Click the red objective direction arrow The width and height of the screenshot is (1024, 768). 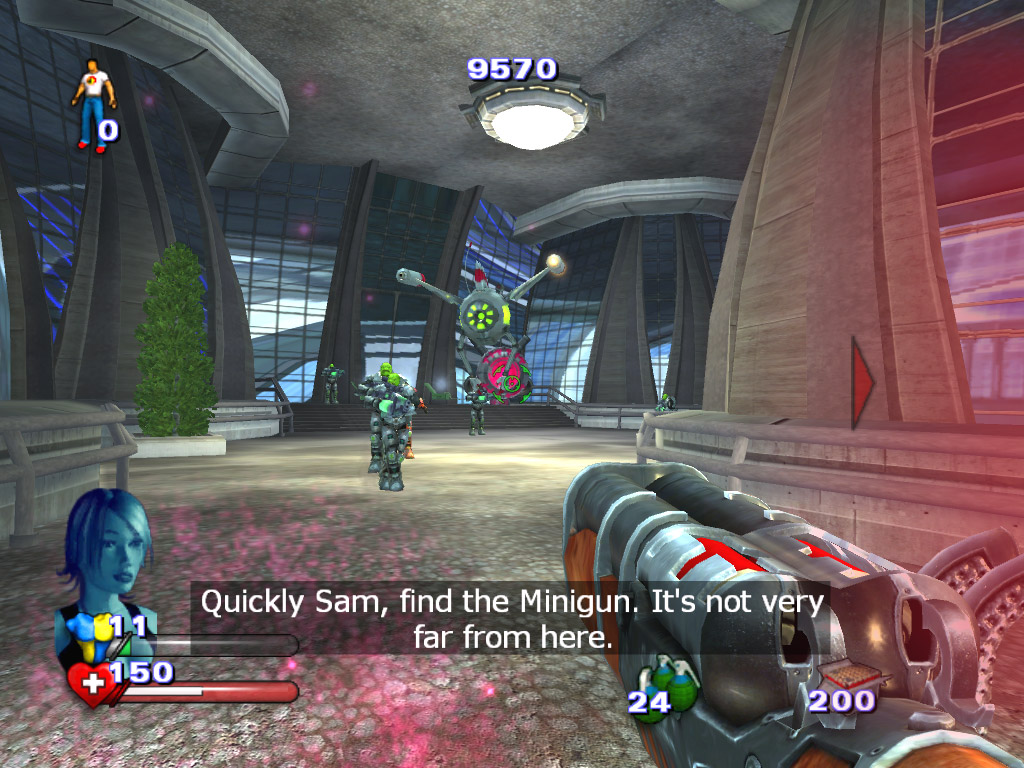861,382
